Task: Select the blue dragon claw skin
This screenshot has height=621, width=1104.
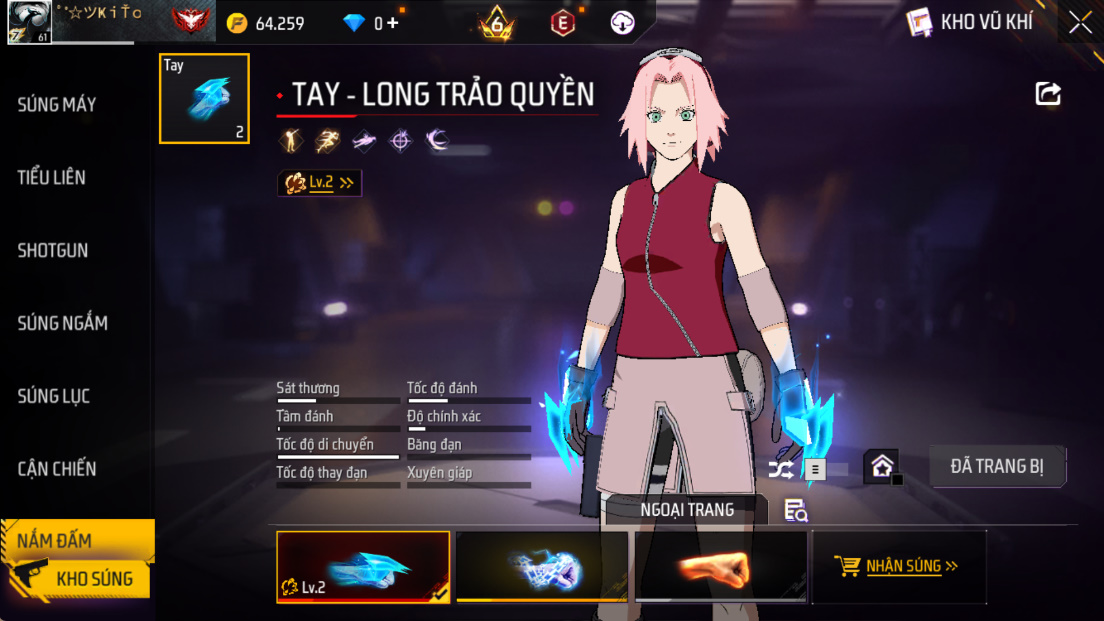Action: (363, 567)
